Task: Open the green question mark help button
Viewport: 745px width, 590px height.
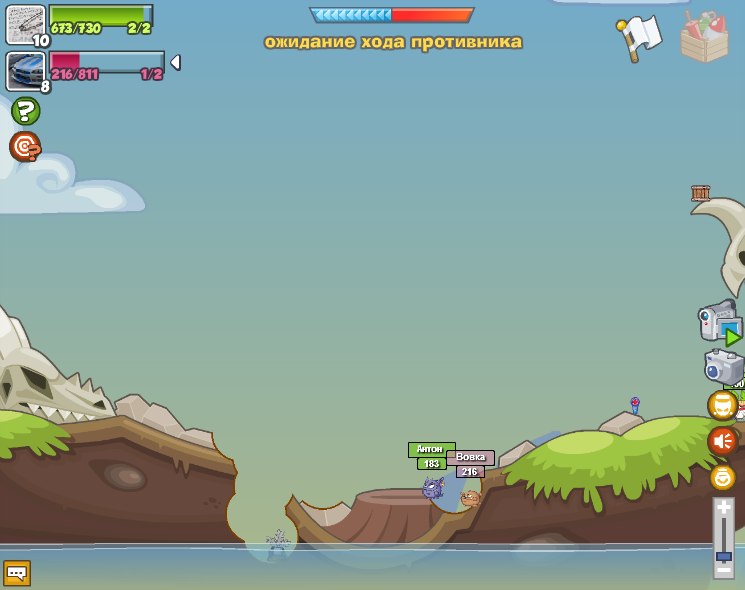Action: coord(26,112)
